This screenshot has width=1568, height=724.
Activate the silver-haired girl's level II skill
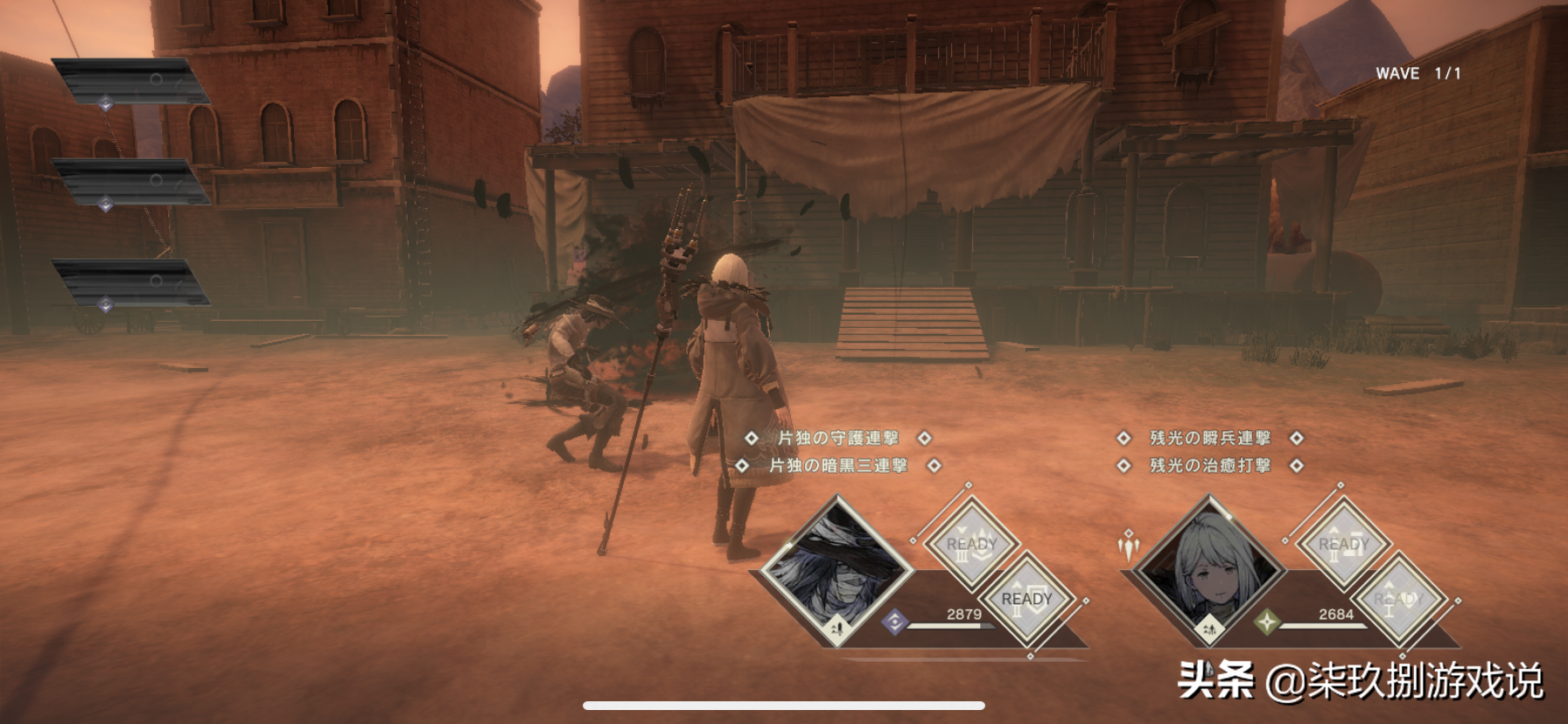click(x=1343, y=545)
